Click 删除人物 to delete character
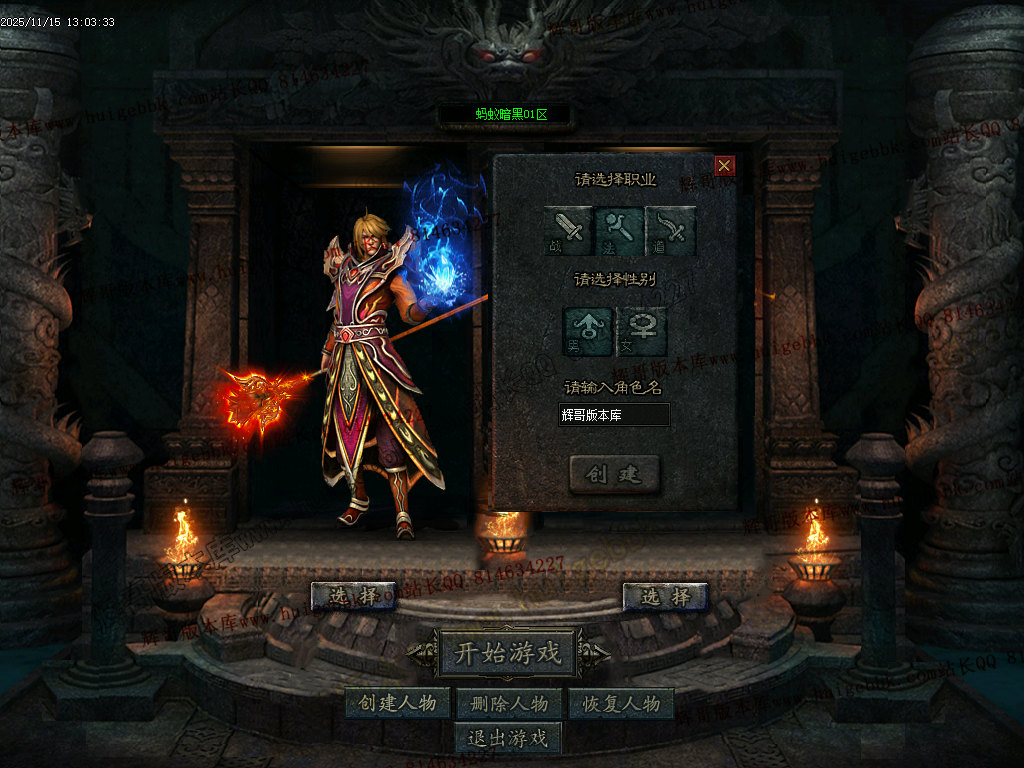 click(x=508, y=703)
